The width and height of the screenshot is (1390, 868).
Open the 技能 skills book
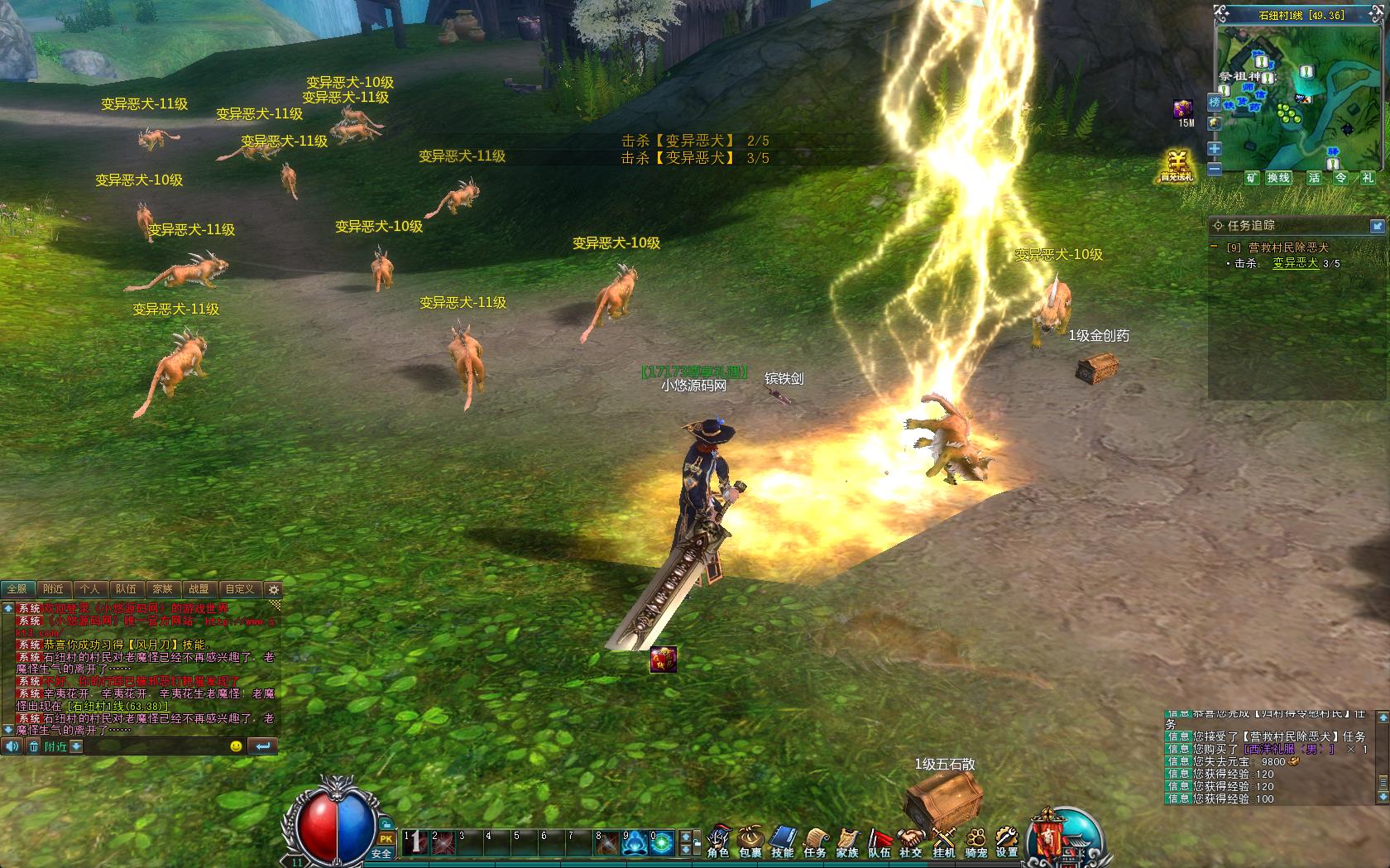pyautogui.click(x=783, y=841)
